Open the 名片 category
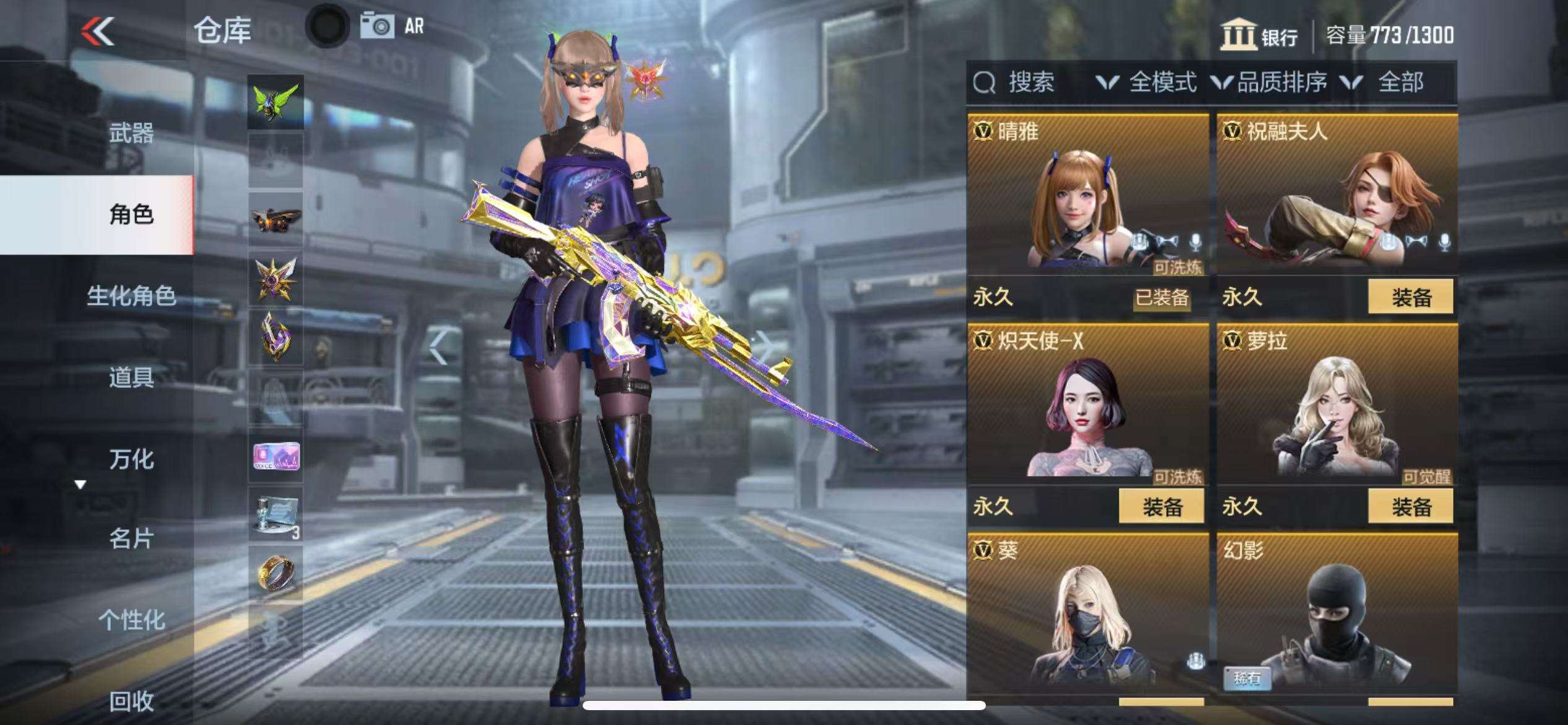This screenshot has height=725, width=1568. coord(131,538)
